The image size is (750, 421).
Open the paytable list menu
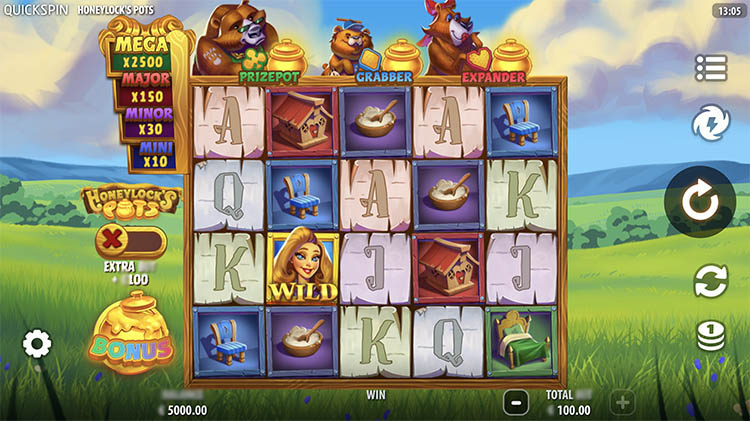pyautogui.click(x=711, y=68)
